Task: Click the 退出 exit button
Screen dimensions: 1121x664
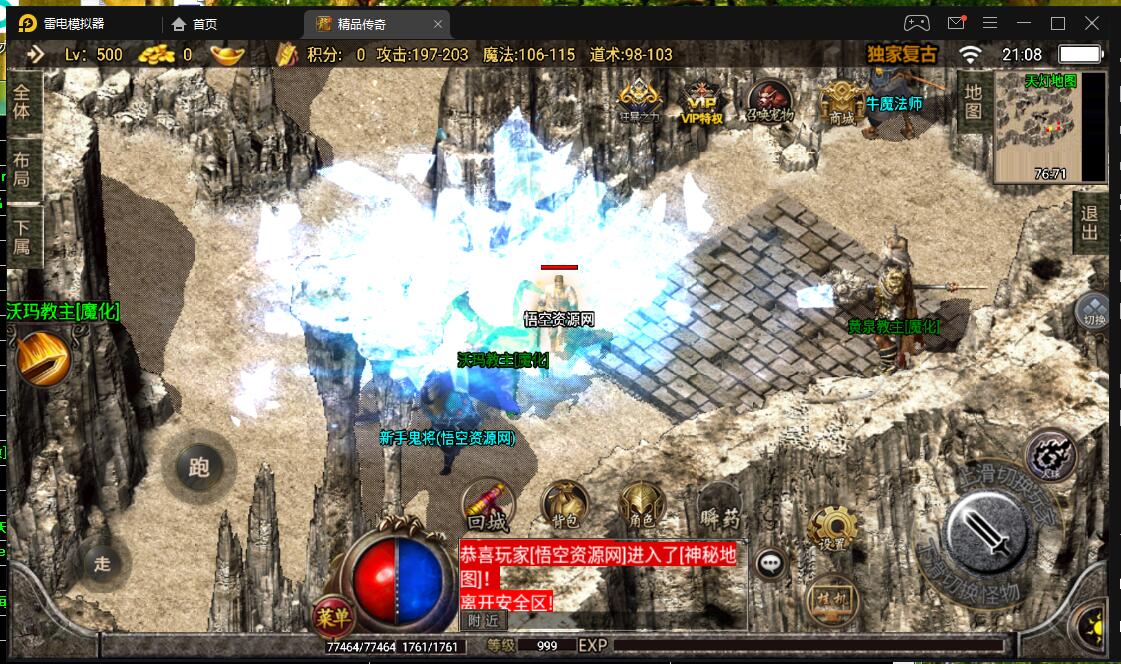Action: click(1089, 222)
